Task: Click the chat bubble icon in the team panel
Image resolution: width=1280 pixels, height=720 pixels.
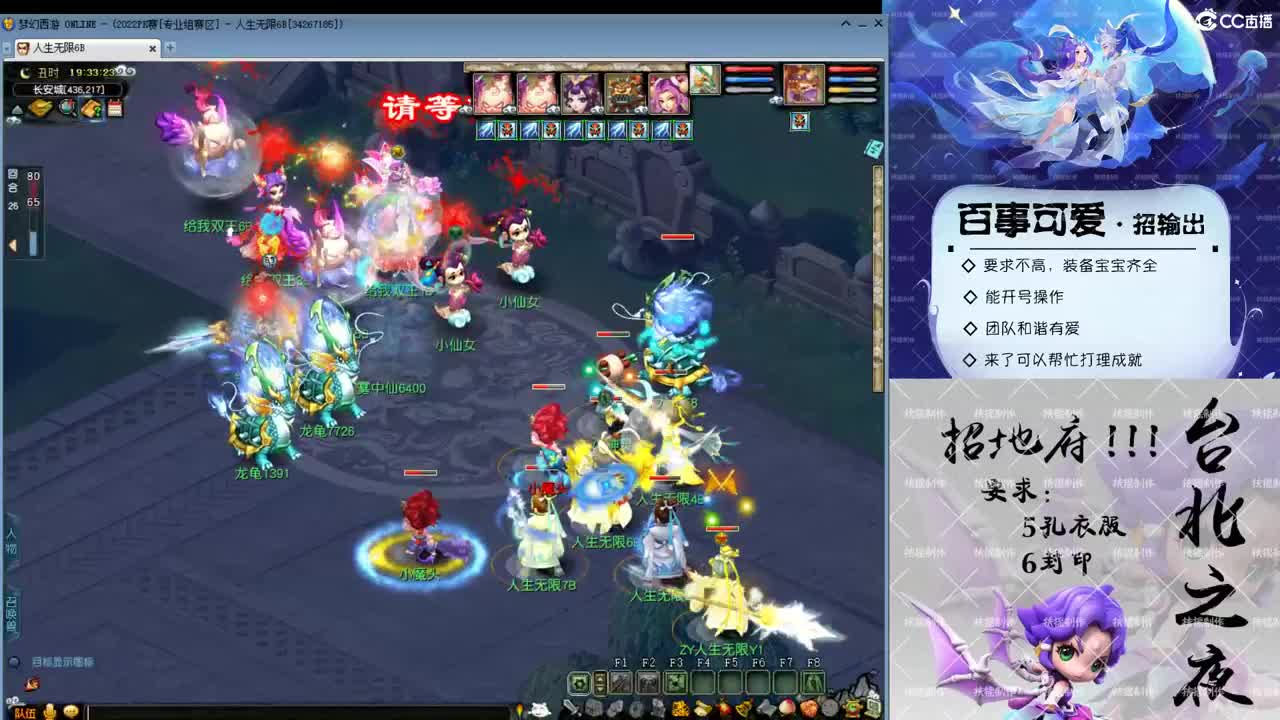Action: pos(70,712)
